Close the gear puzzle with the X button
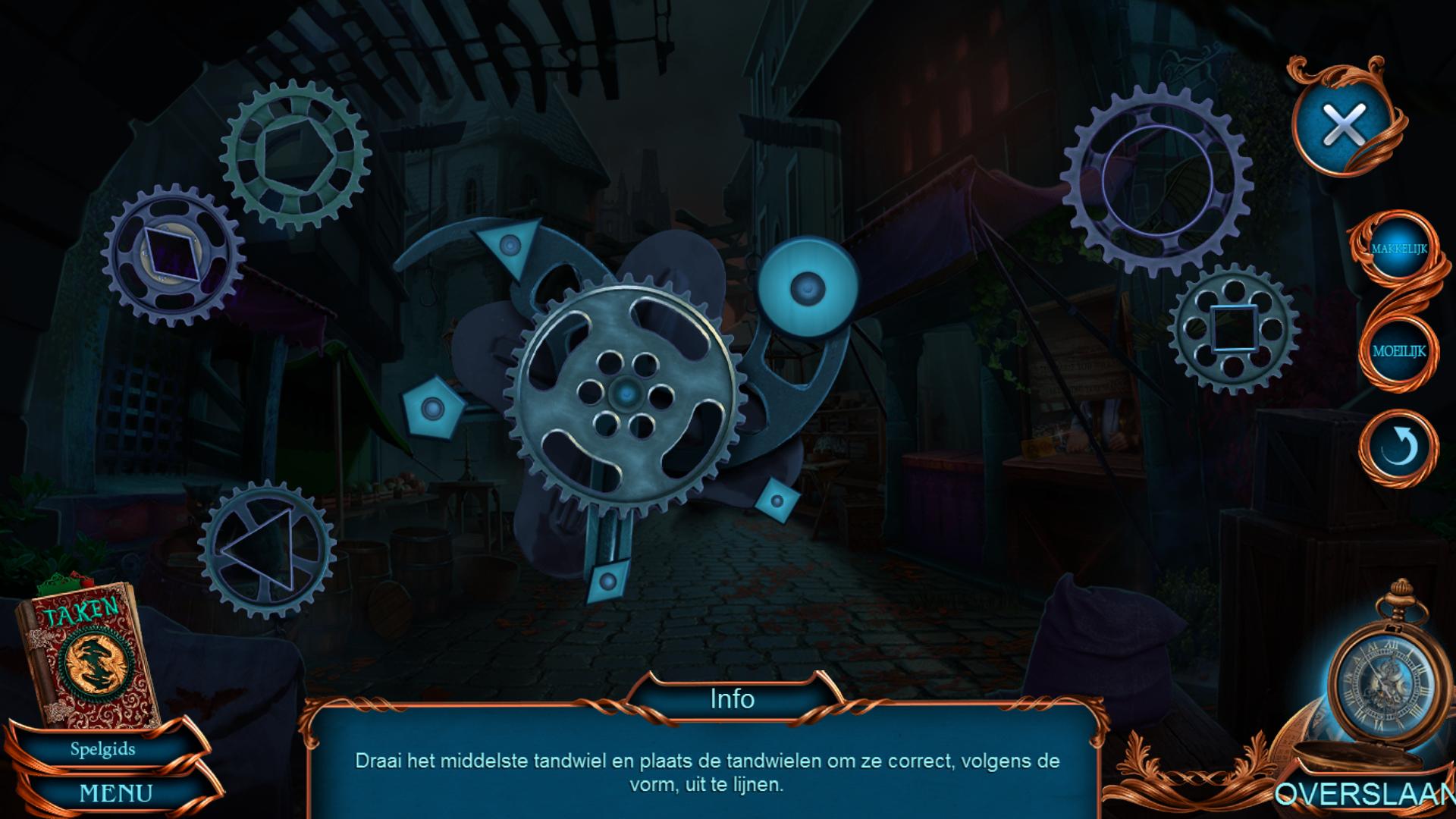This screenshot has width=1456, height=819. click(x=1343, y=125)
